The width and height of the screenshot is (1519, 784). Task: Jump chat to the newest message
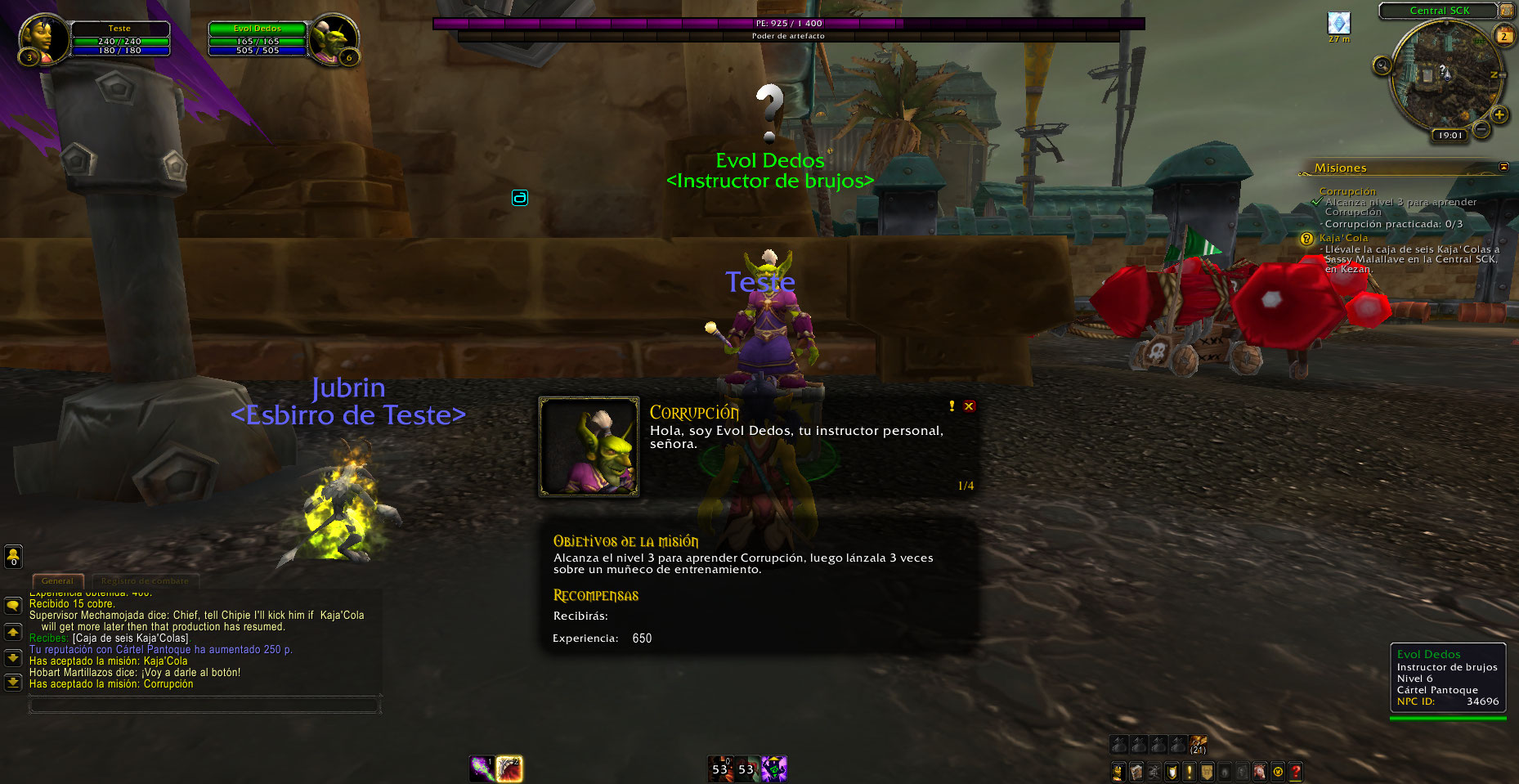[13, 682]
